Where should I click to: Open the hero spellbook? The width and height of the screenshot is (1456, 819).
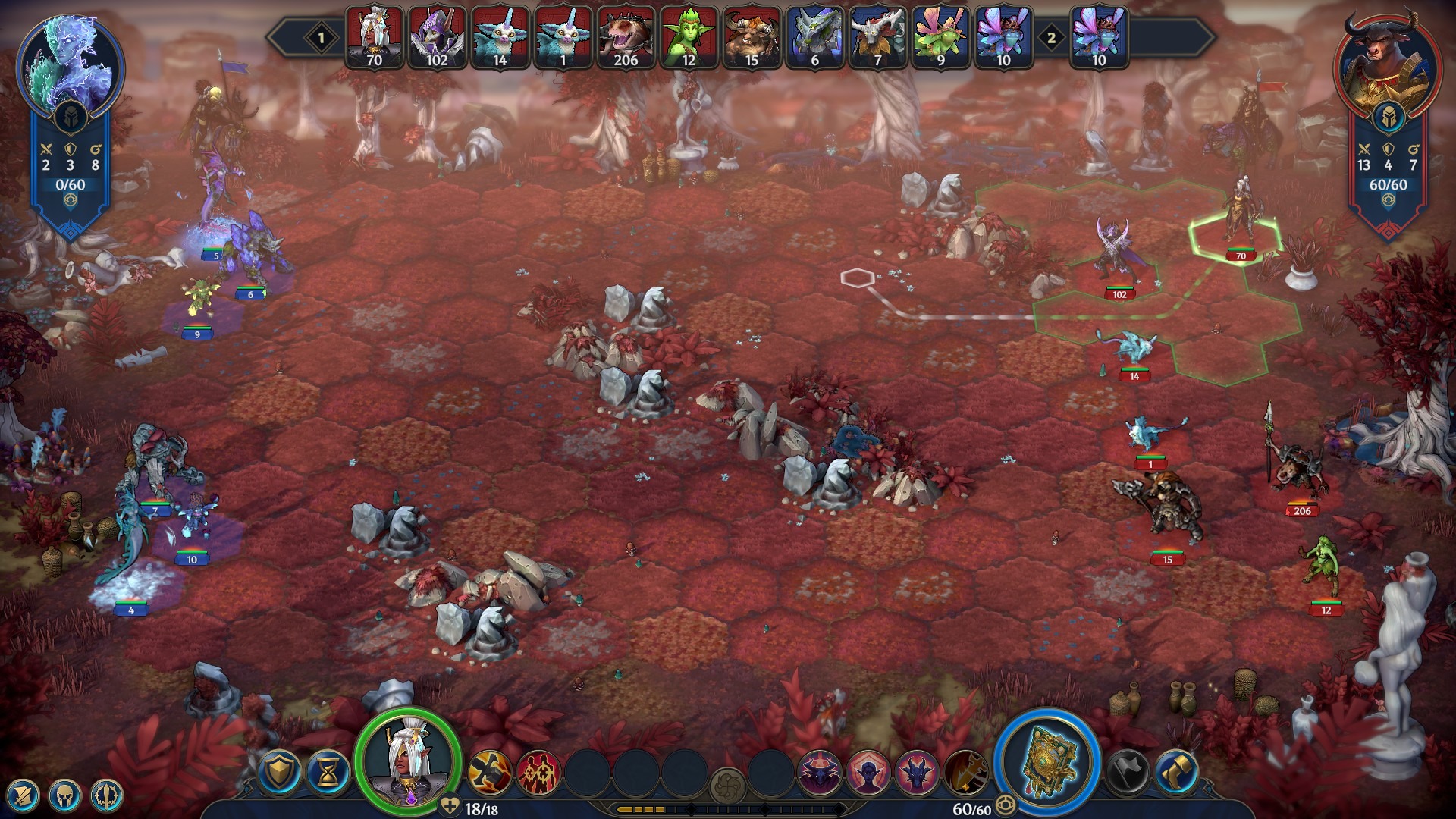[1047, 761]
